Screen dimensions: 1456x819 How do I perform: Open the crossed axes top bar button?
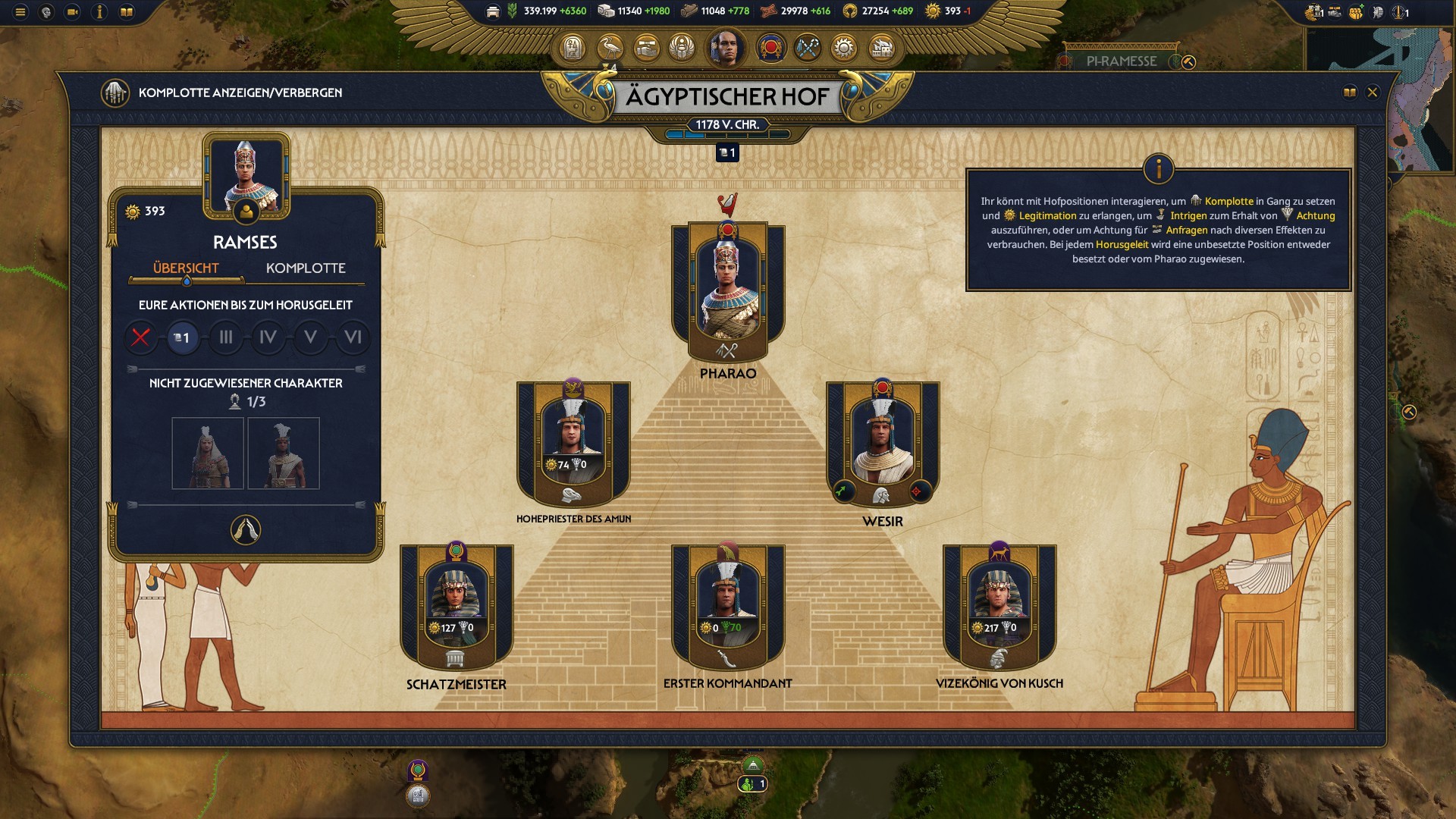tap(808, 49)
